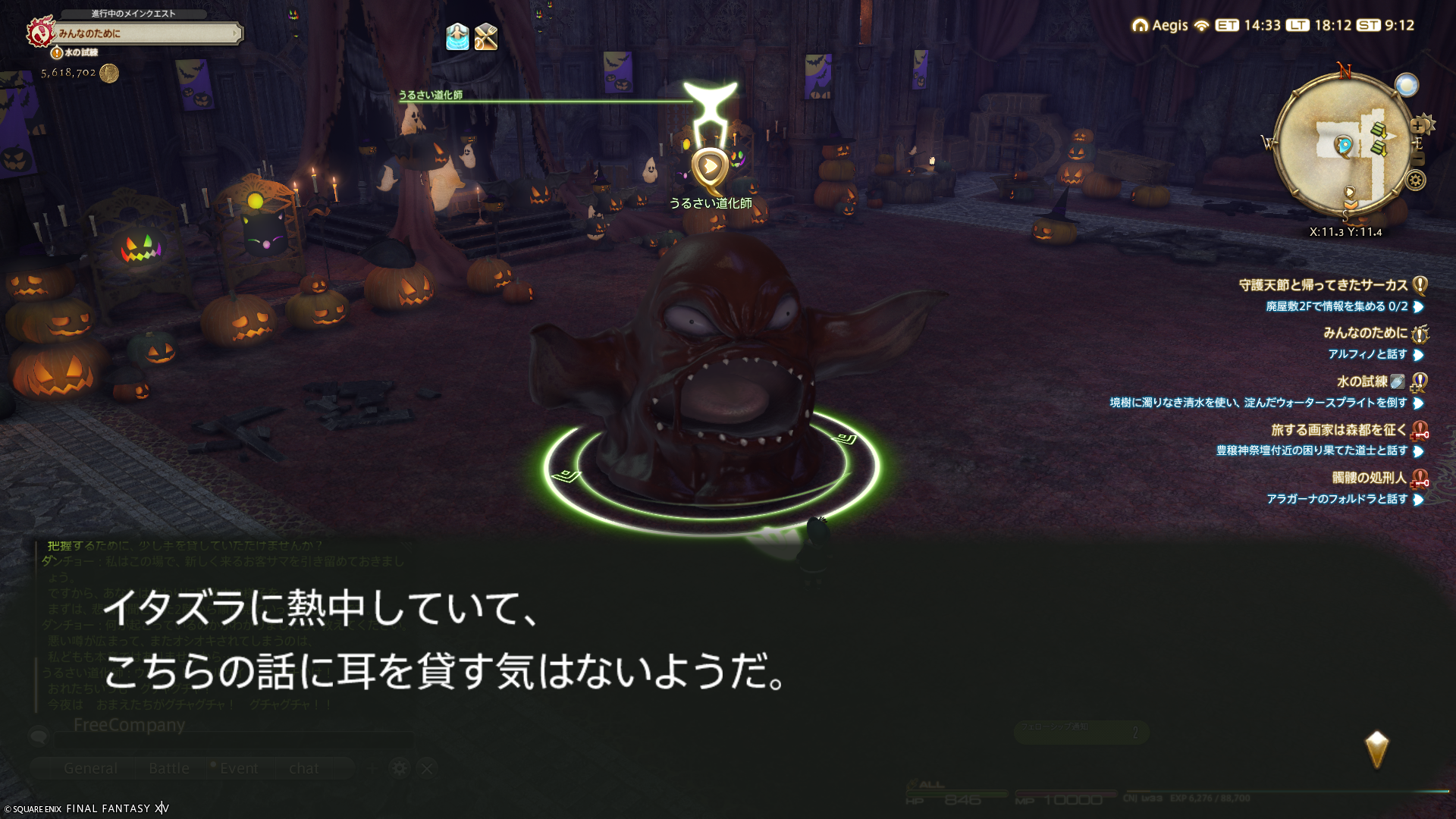Zoom out on the minimap
The image size is (1456, 819).
click(1419, 159)
